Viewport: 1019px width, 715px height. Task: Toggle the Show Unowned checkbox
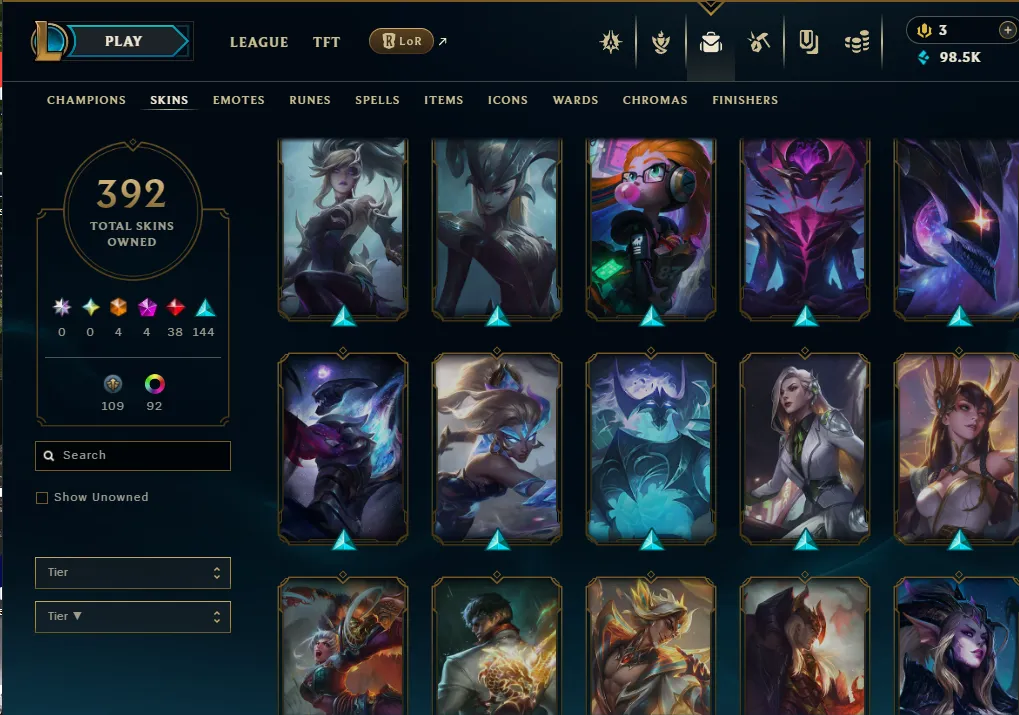[42, 497]
